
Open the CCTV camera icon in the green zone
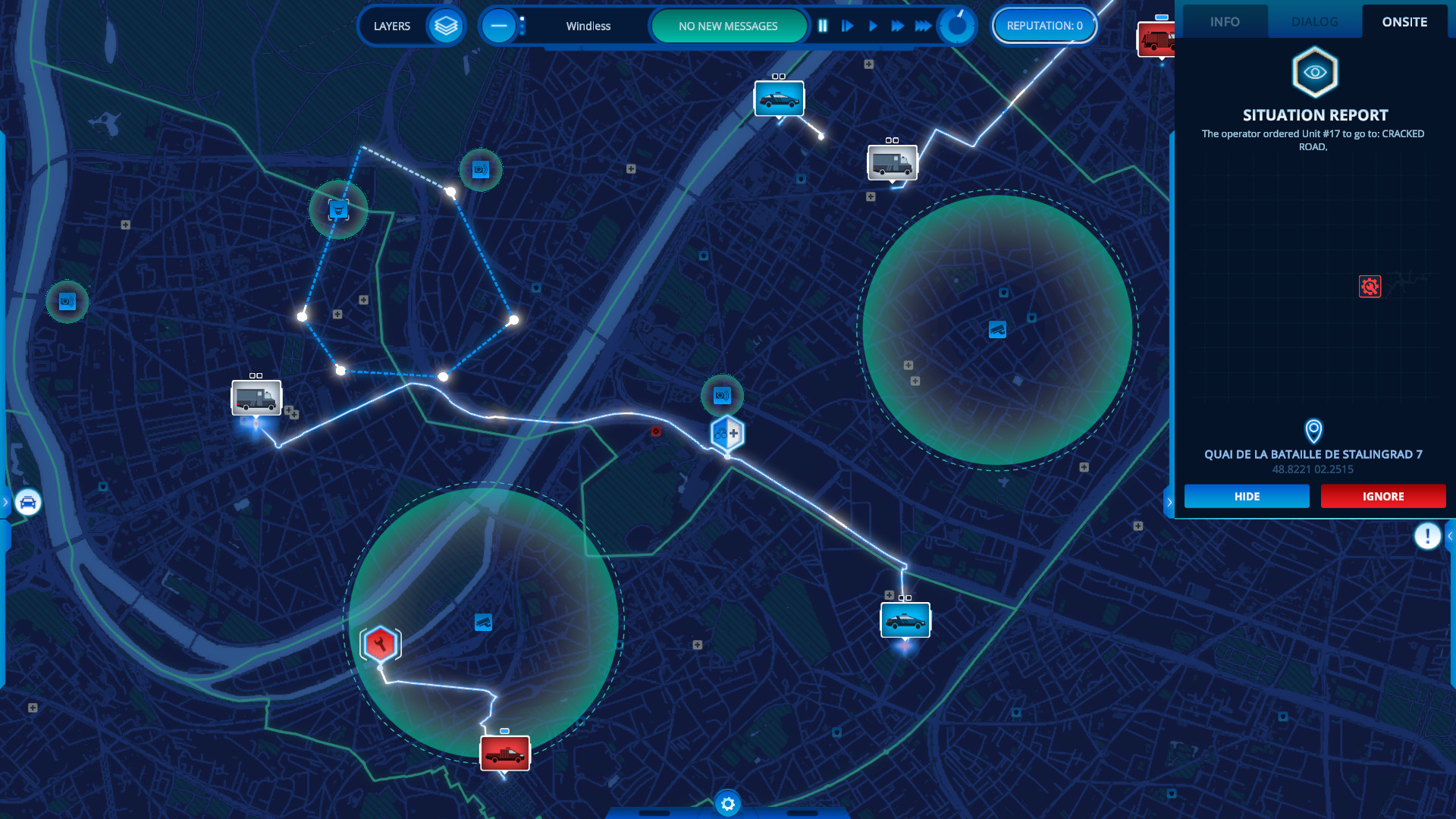[996, 330]
